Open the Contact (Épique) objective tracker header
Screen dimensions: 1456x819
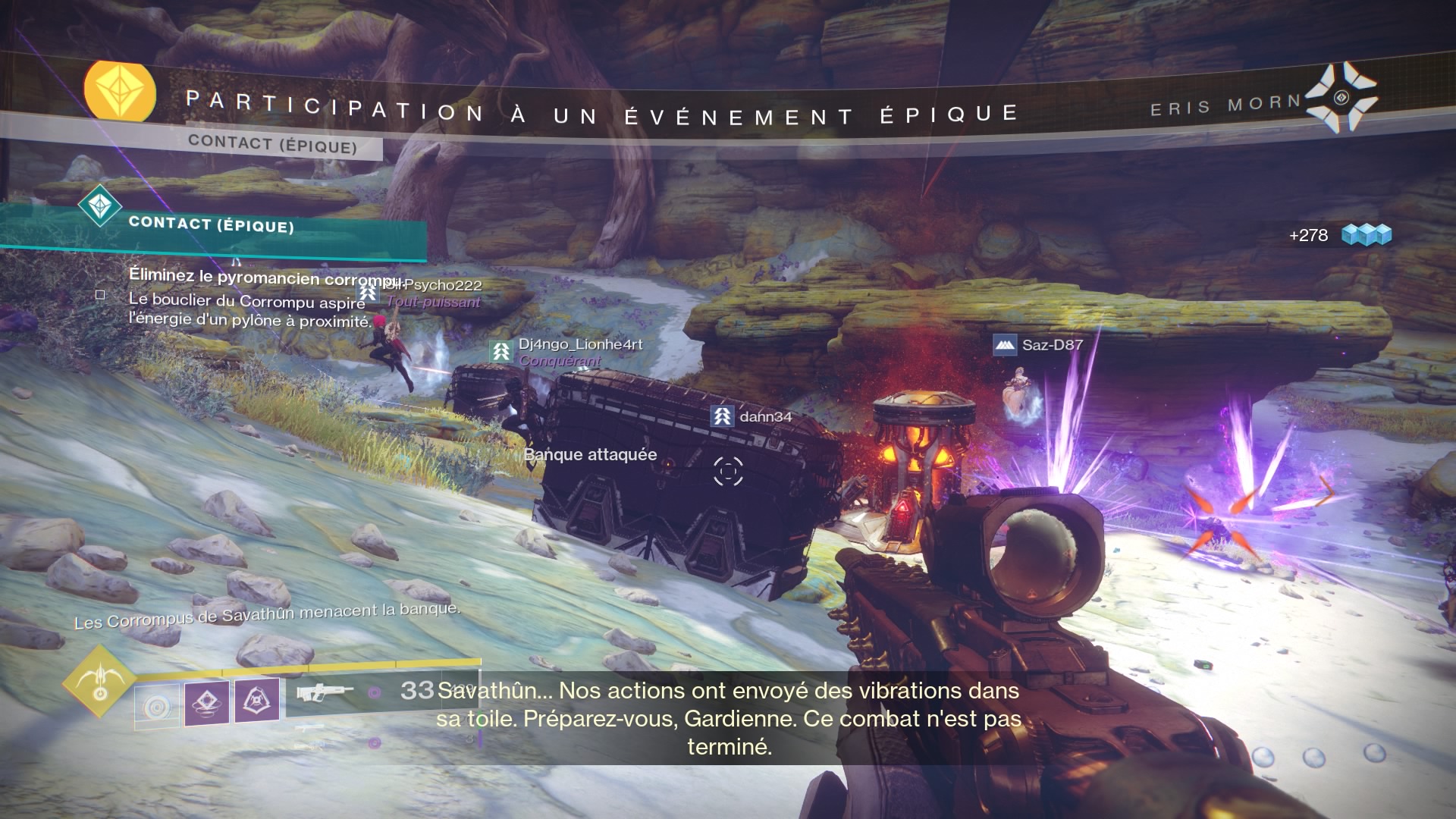click(x=211, y=224)
